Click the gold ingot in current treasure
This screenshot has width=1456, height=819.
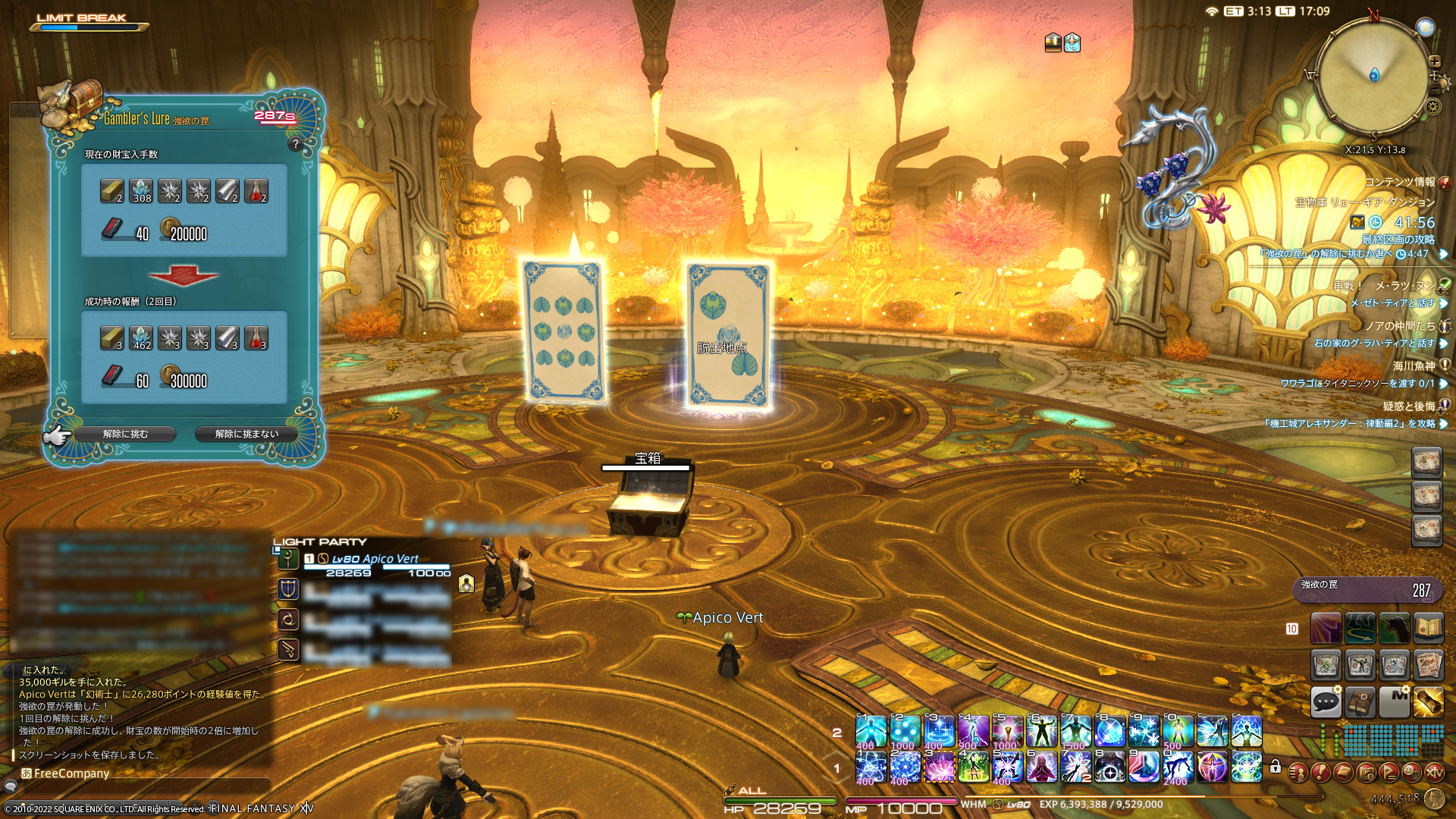pos(112,190)
